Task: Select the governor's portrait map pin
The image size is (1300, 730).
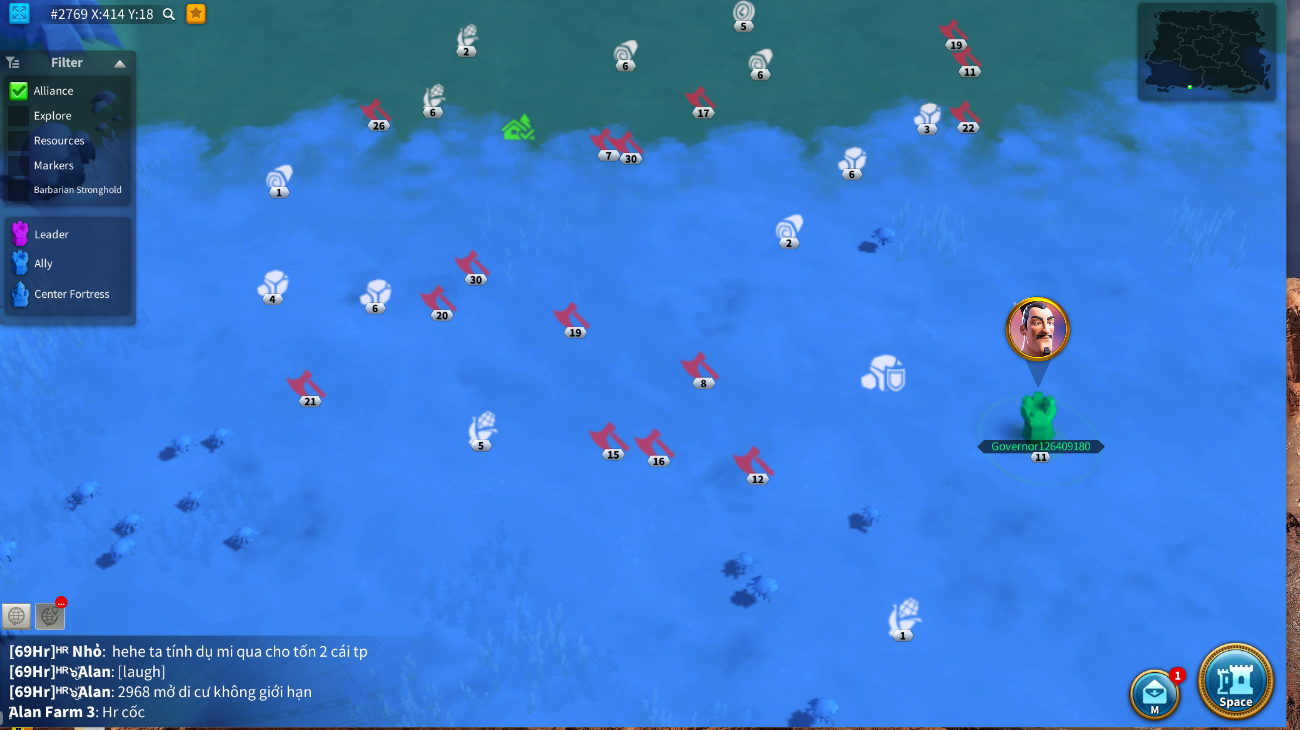Action: coord(1038,329)
